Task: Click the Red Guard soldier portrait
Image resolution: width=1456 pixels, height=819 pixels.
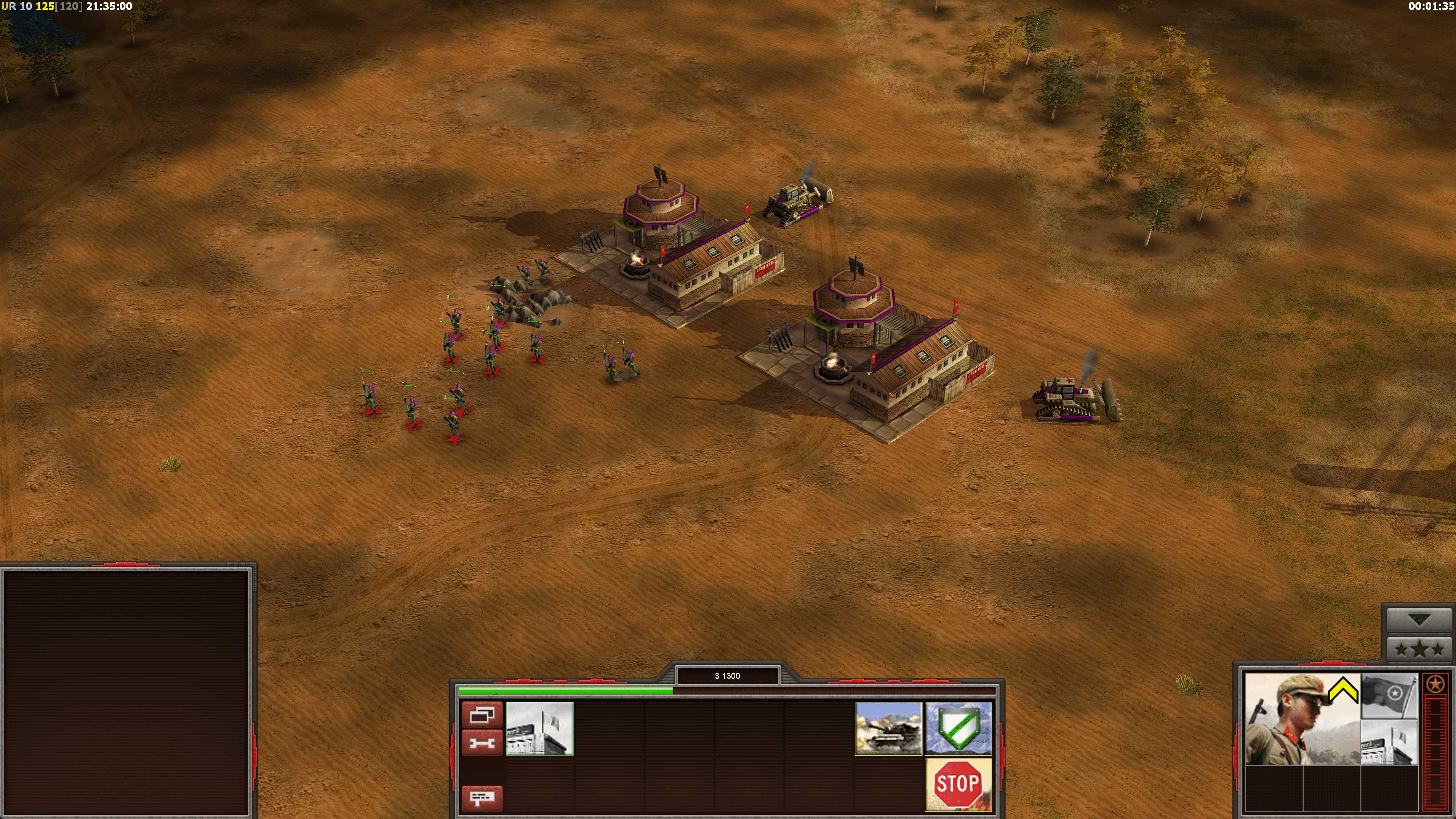Action: click(x=1302, y=719)
